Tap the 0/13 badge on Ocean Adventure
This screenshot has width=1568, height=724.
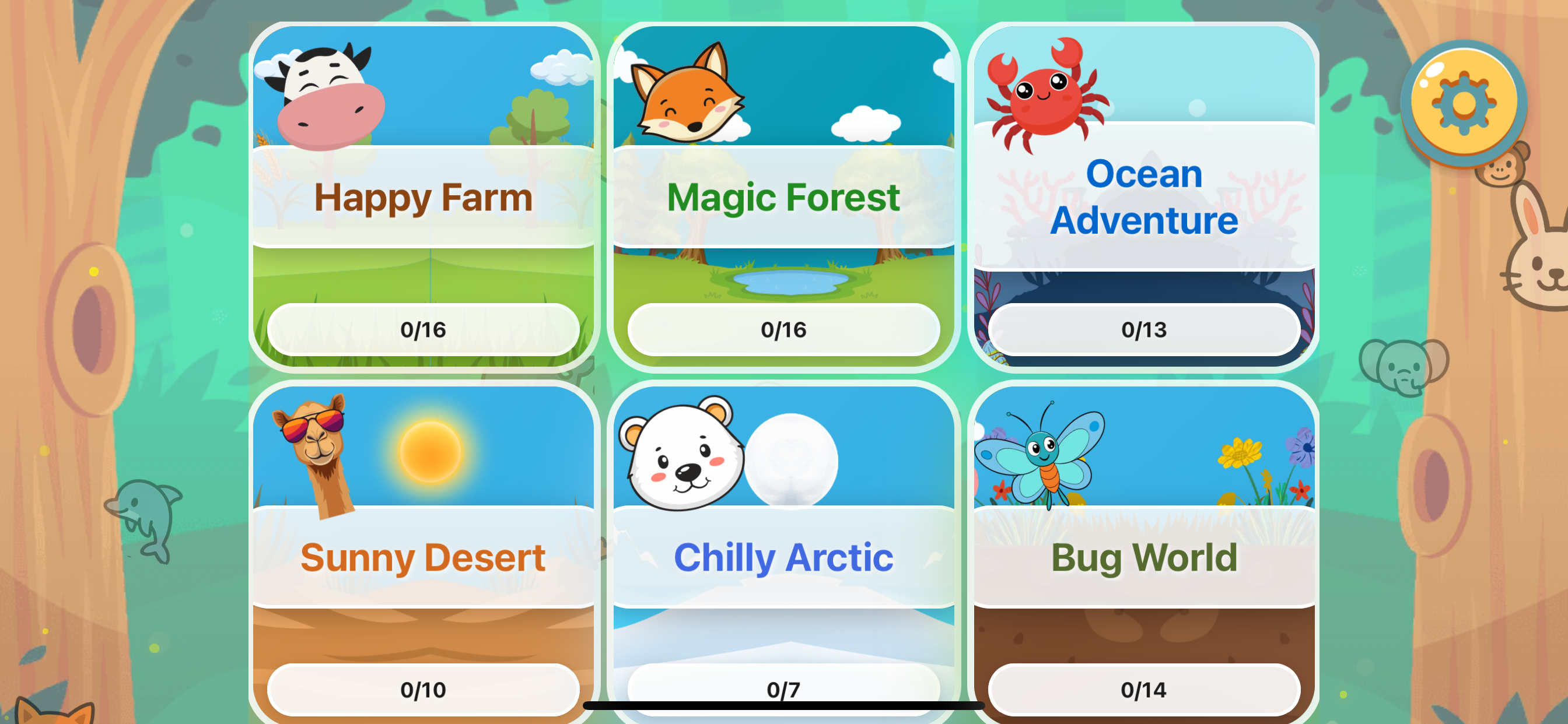click(x=1145, y=329)
